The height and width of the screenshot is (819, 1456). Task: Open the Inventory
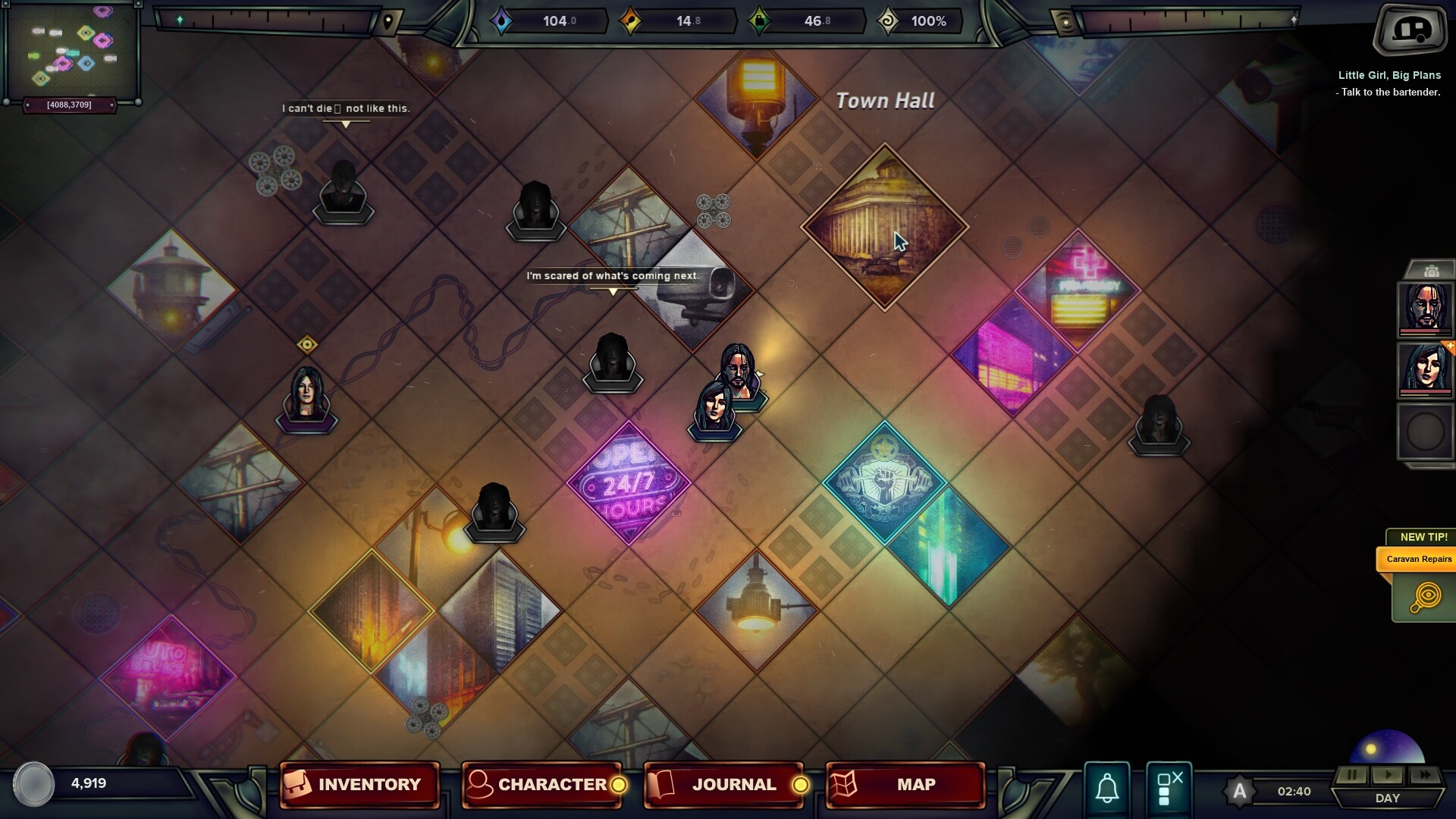[x=358, y=785]
